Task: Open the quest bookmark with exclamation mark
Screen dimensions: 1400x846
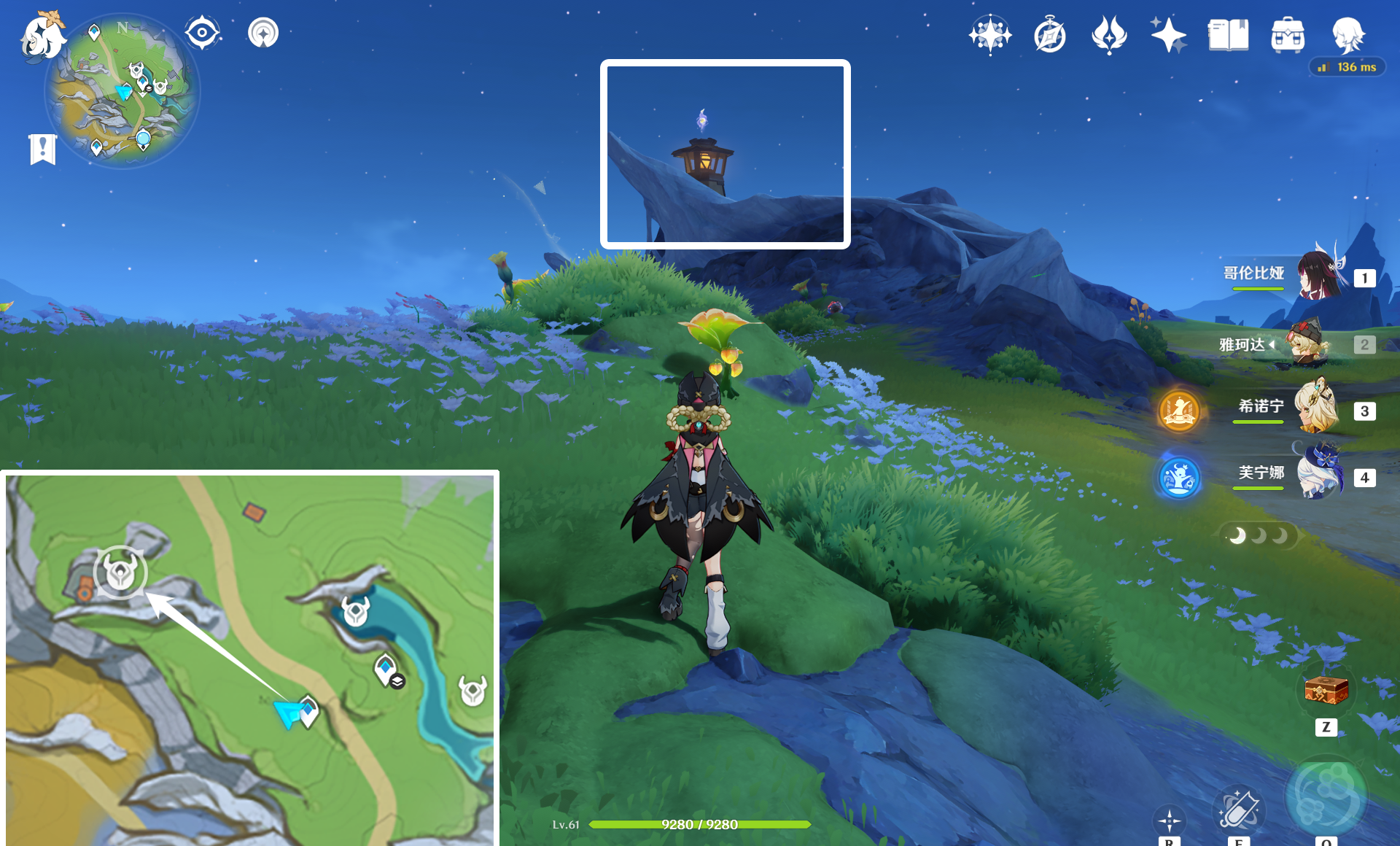Action: 43,150
